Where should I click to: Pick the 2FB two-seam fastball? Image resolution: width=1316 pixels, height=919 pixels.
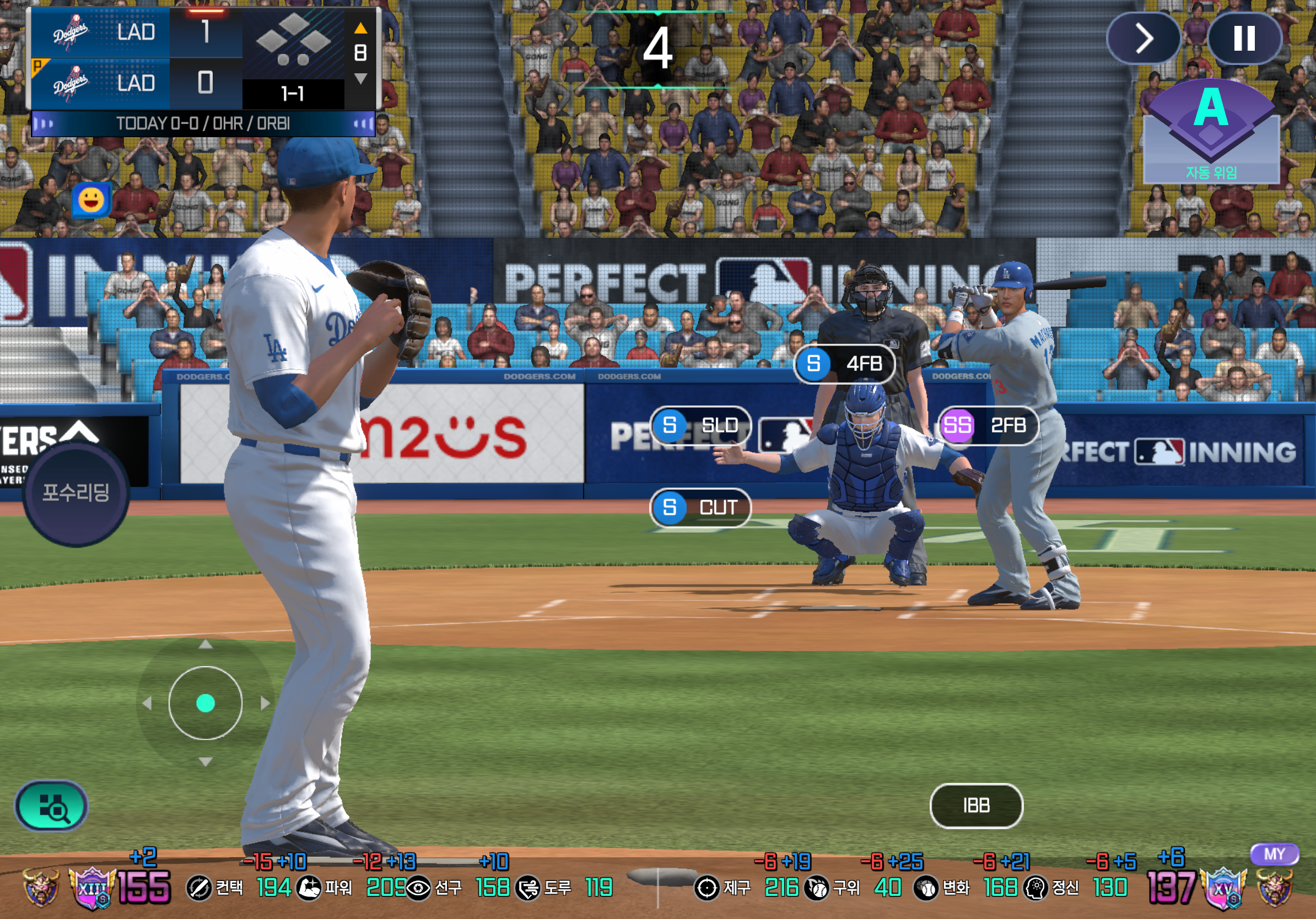tap(988, 426)
